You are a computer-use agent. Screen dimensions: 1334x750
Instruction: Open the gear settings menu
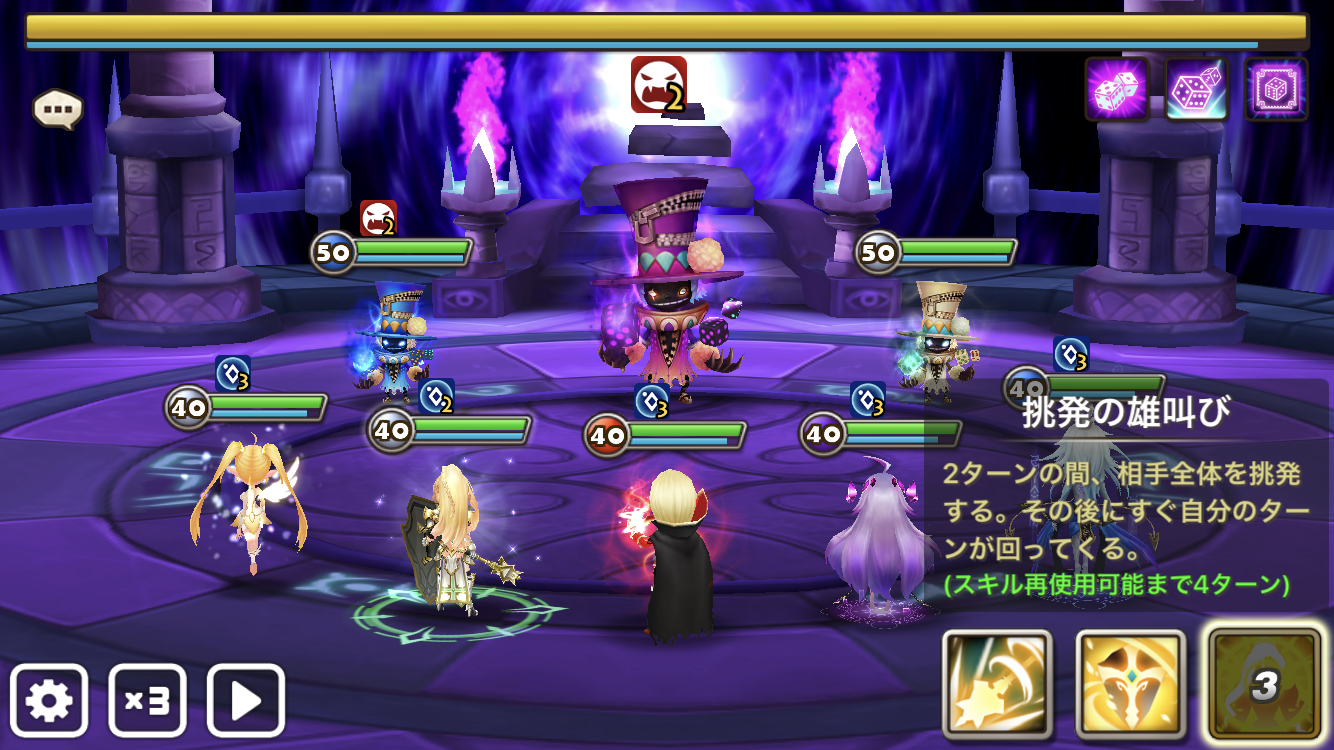[49, 701]
